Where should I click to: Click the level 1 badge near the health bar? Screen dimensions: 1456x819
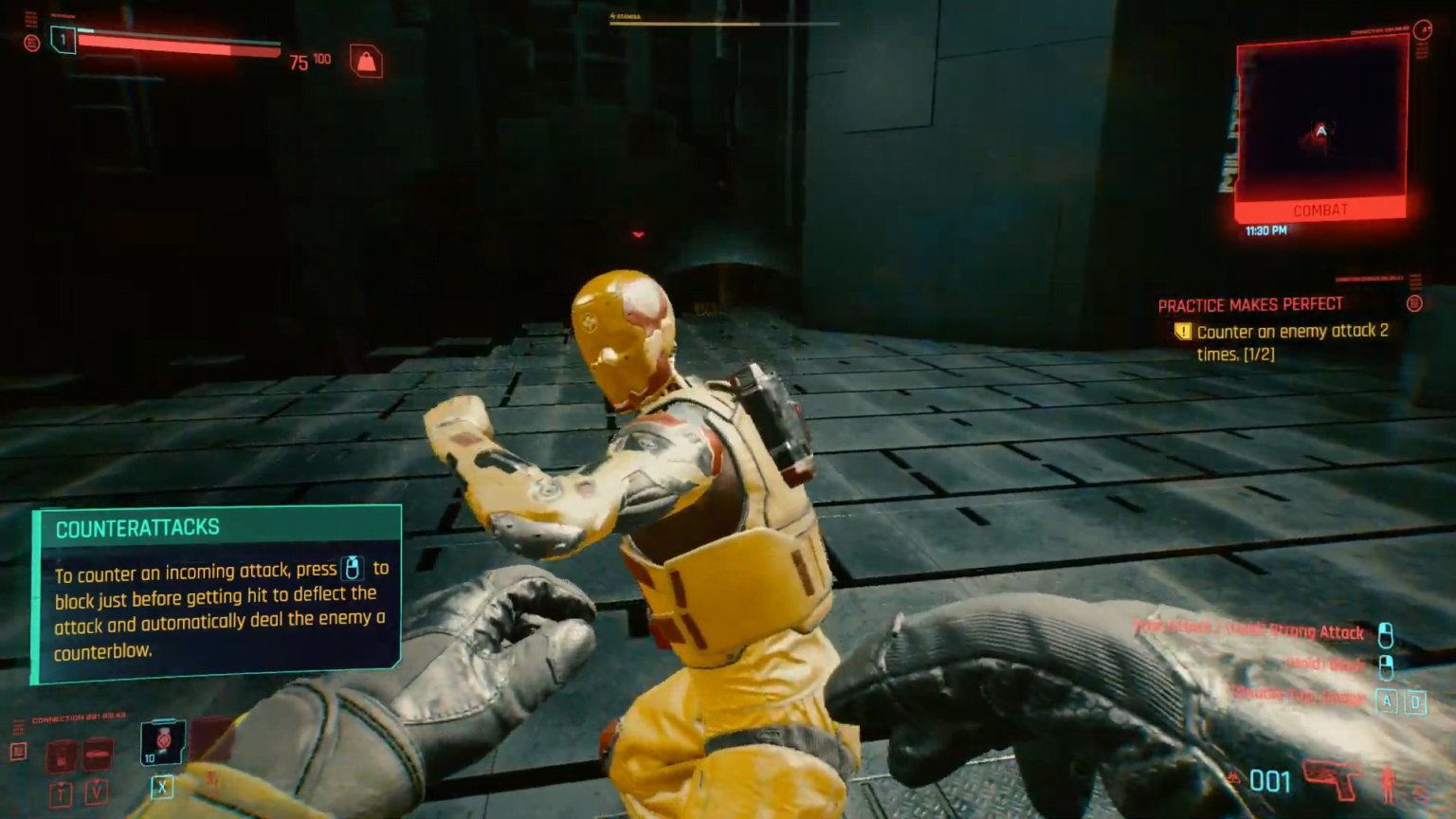[x=62, y=39]
